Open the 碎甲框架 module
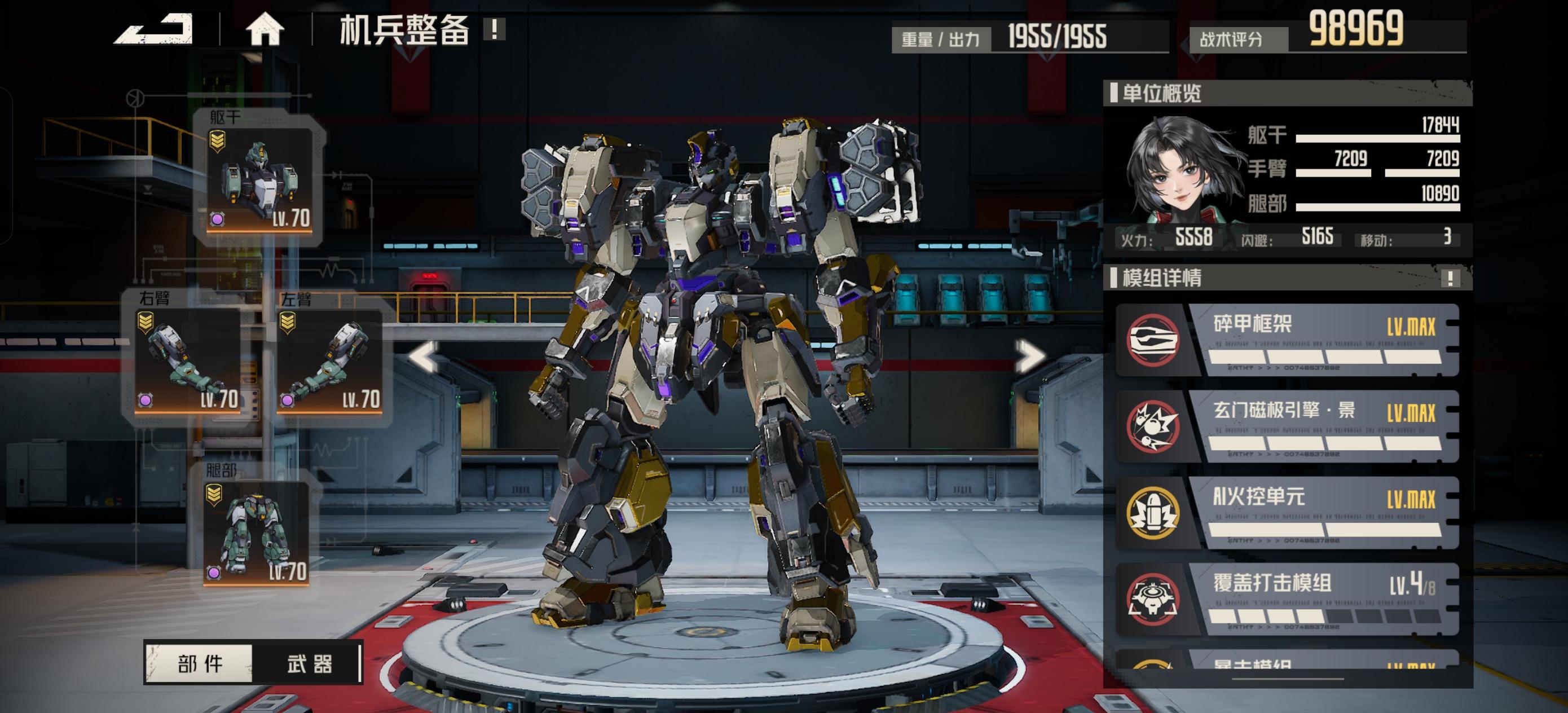 pyautogui.click(x=1287, y=340)
